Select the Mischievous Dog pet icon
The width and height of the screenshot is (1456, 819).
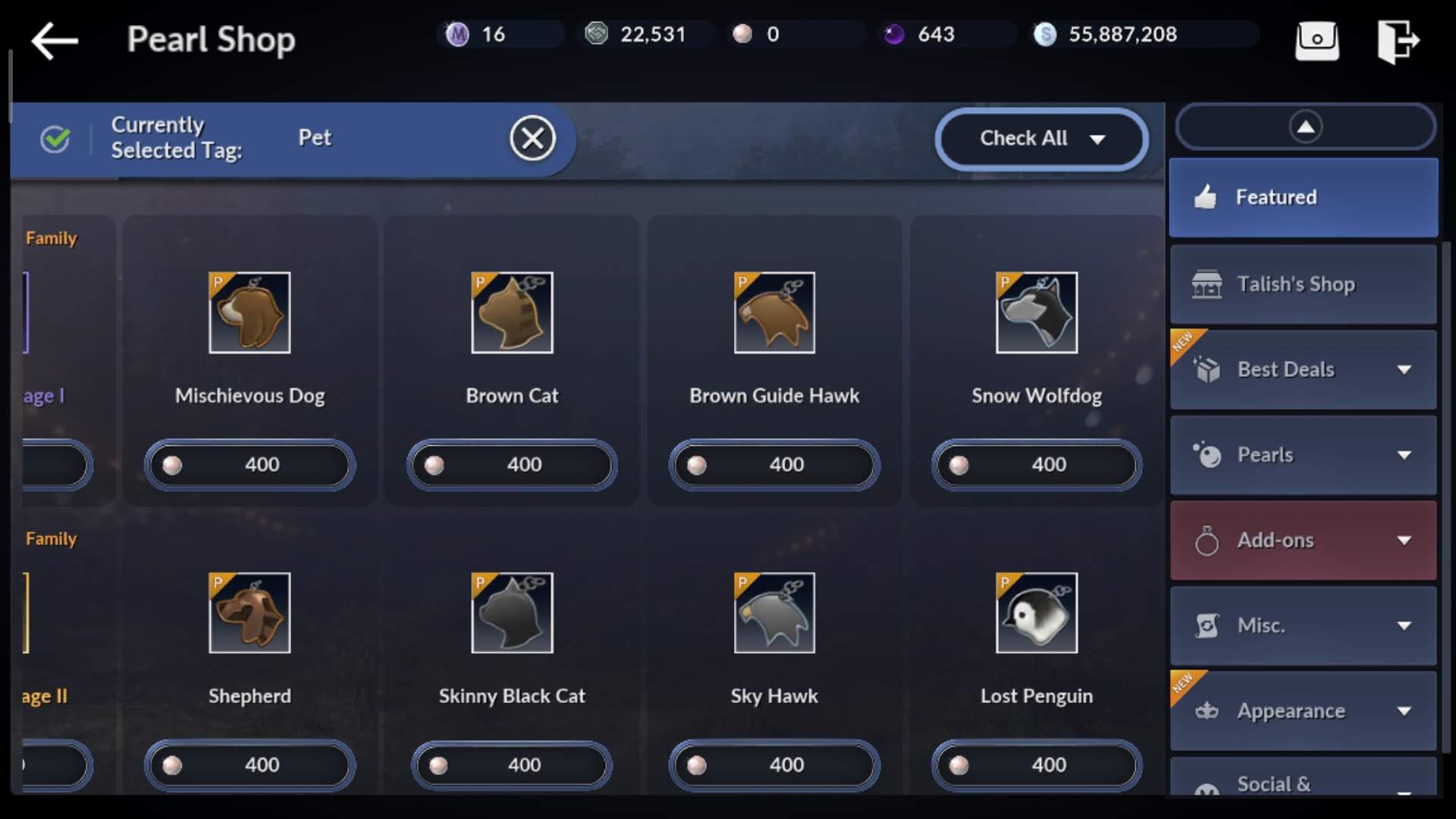click(x=249, y=312)
